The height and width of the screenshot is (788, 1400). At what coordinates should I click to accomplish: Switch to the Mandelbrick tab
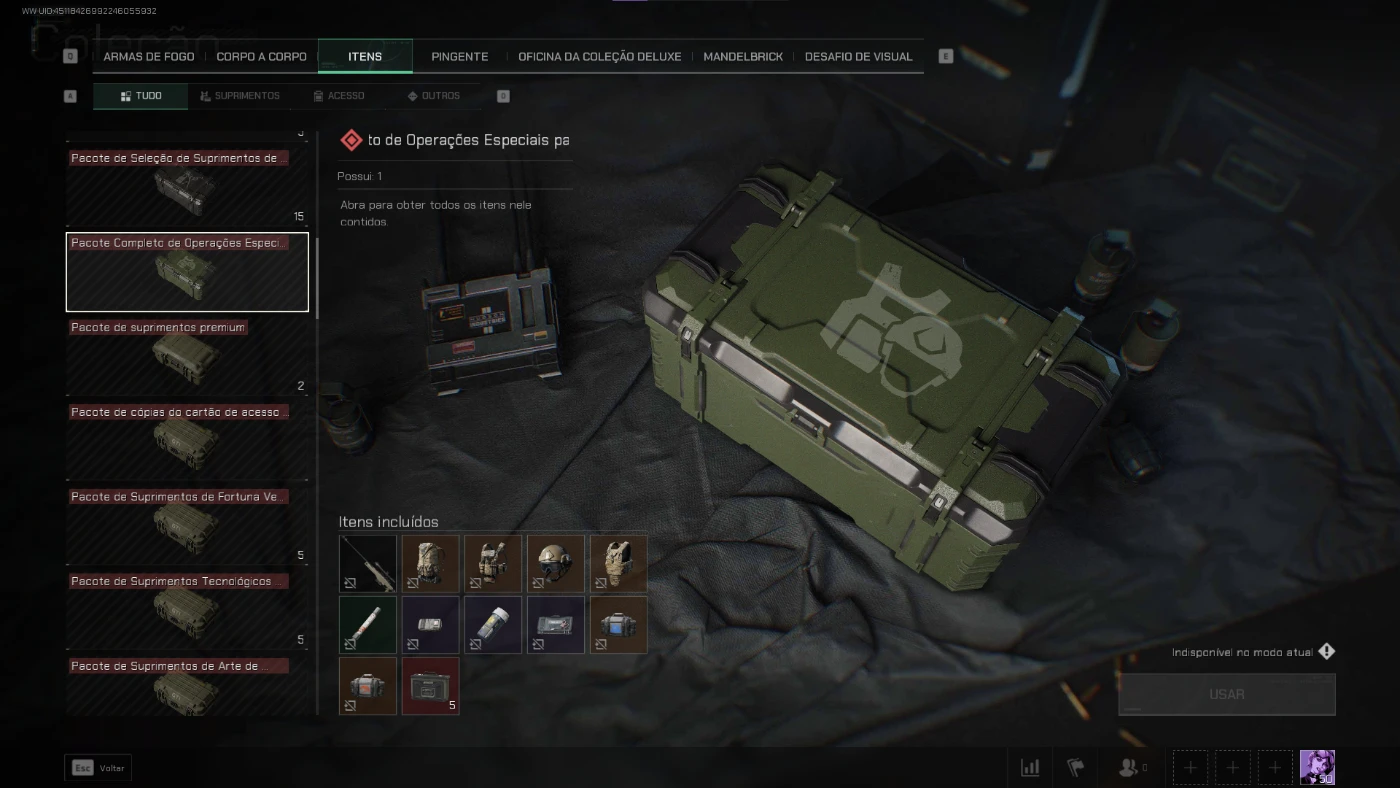point(743,57)
